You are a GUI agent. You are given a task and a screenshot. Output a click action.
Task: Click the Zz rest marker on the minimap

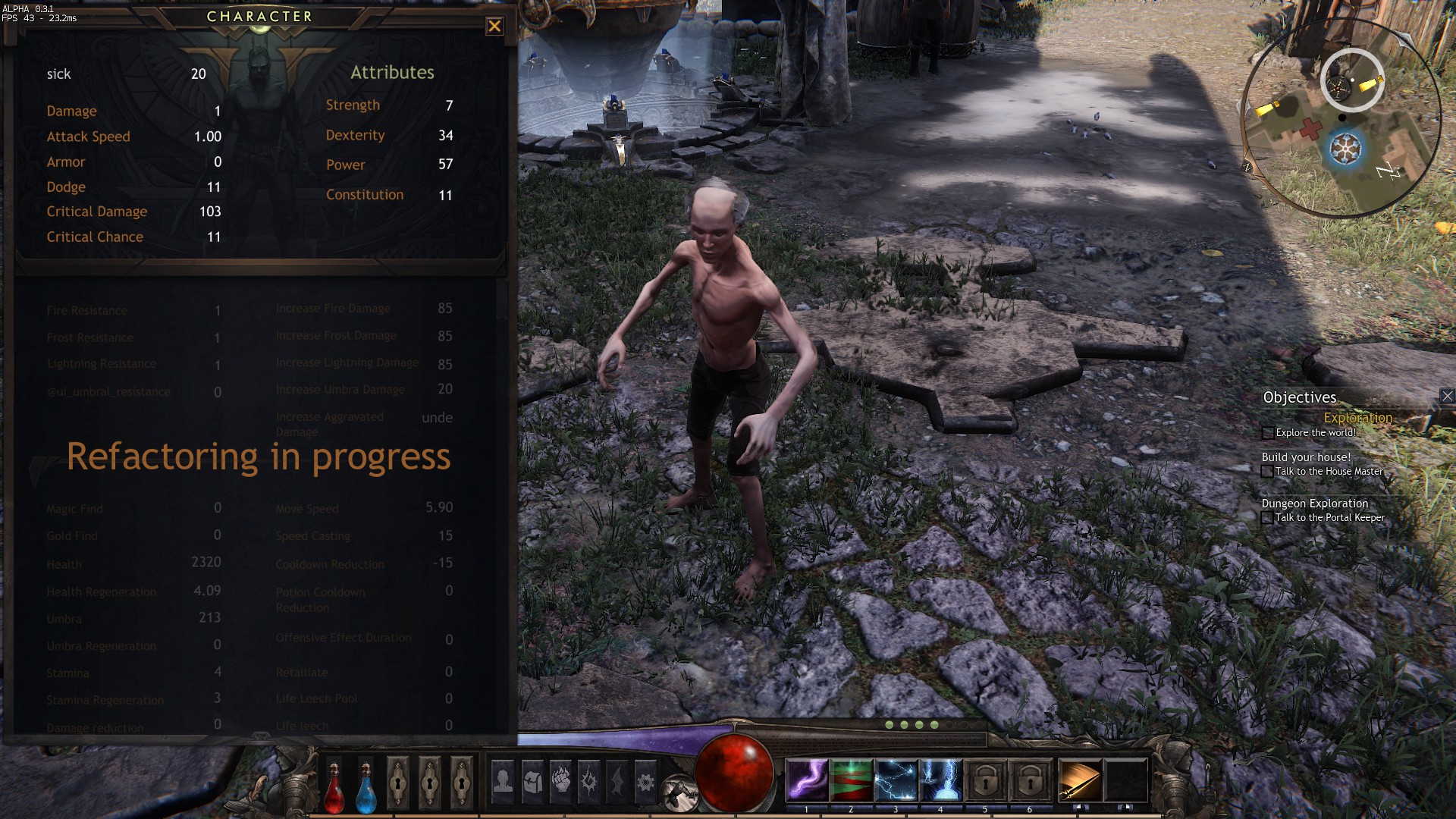1389,171
